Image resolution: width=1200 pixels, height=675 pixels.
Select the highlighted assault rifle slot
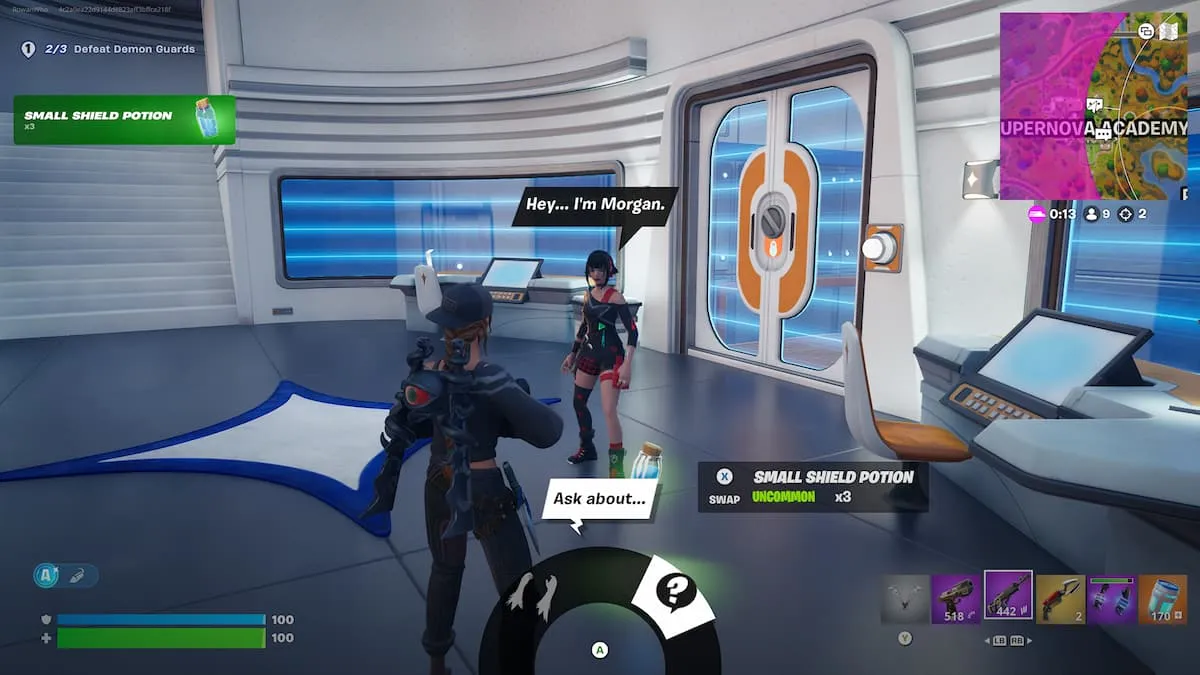tap(1008, 596)
